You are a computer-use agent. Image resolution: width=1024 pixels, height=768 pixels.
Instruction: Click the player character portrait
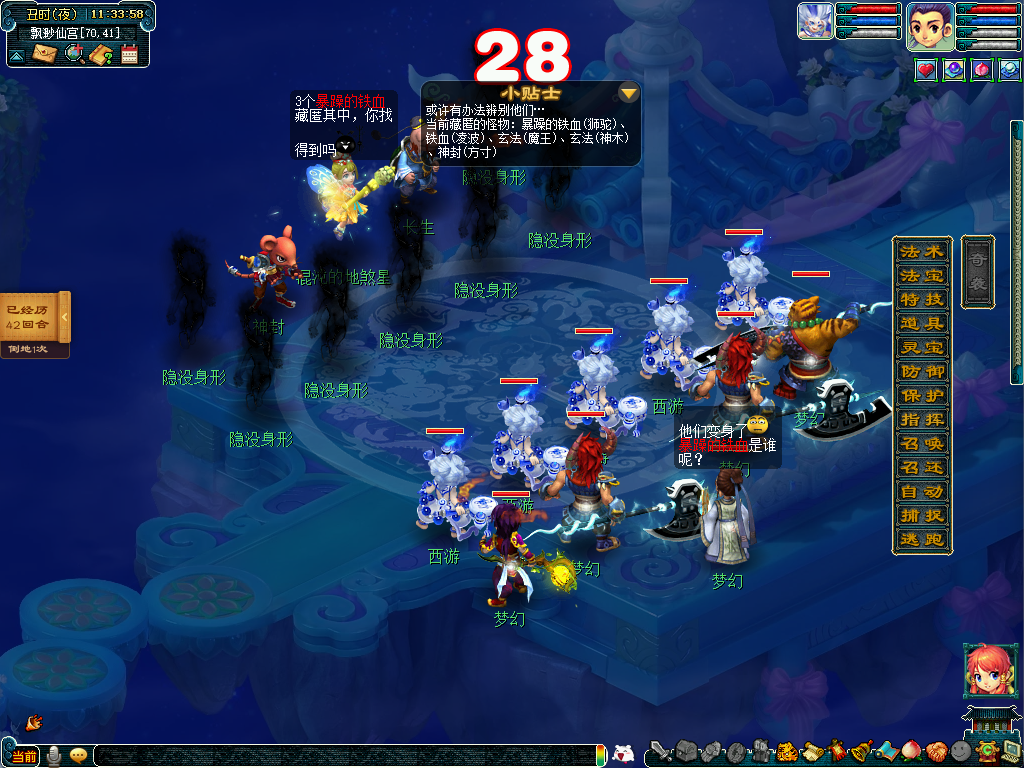929,27
